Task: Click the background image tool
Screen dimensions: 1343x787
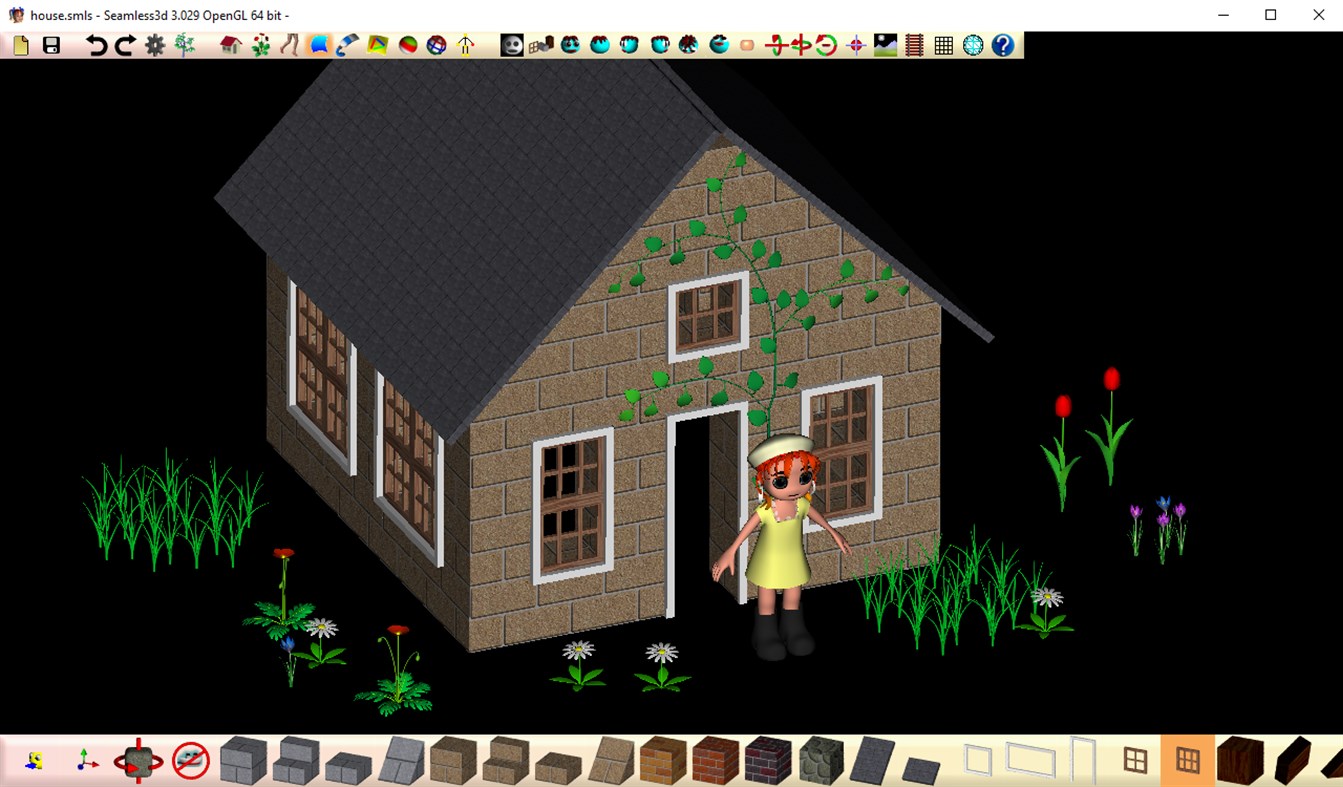Action: 884,44
